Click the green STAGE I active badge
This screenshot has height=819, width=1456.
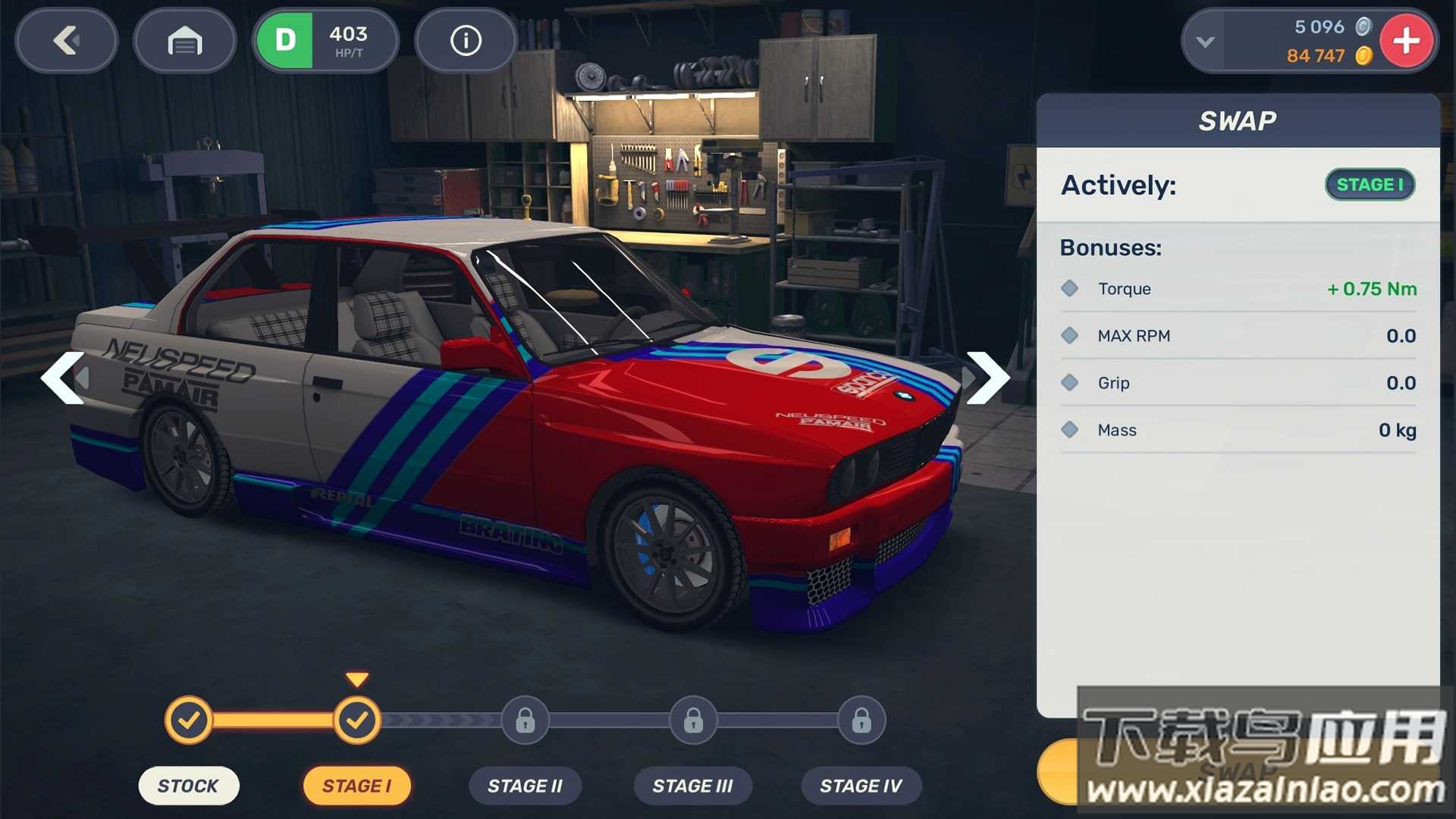[1370, 184]
